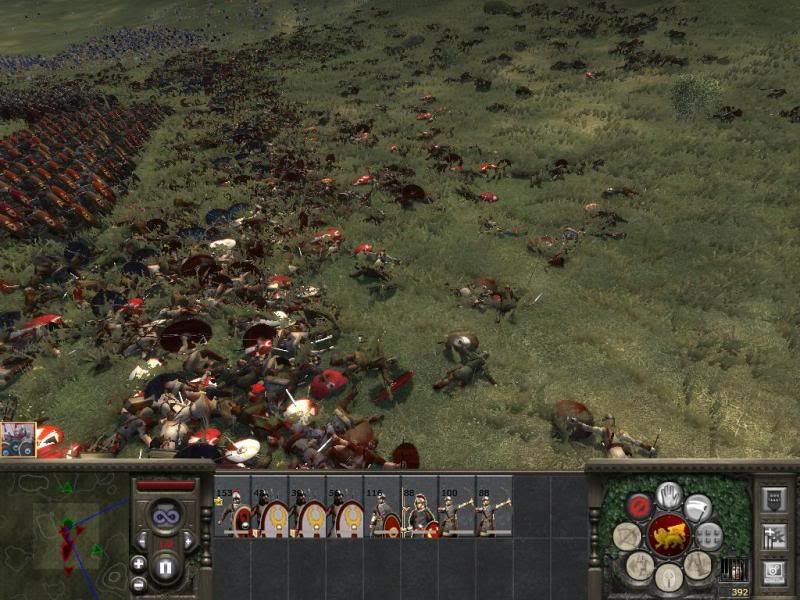Screen dimensions: 800x600
Task: Open group formations with the dotted grid icon
Action: 709,537
